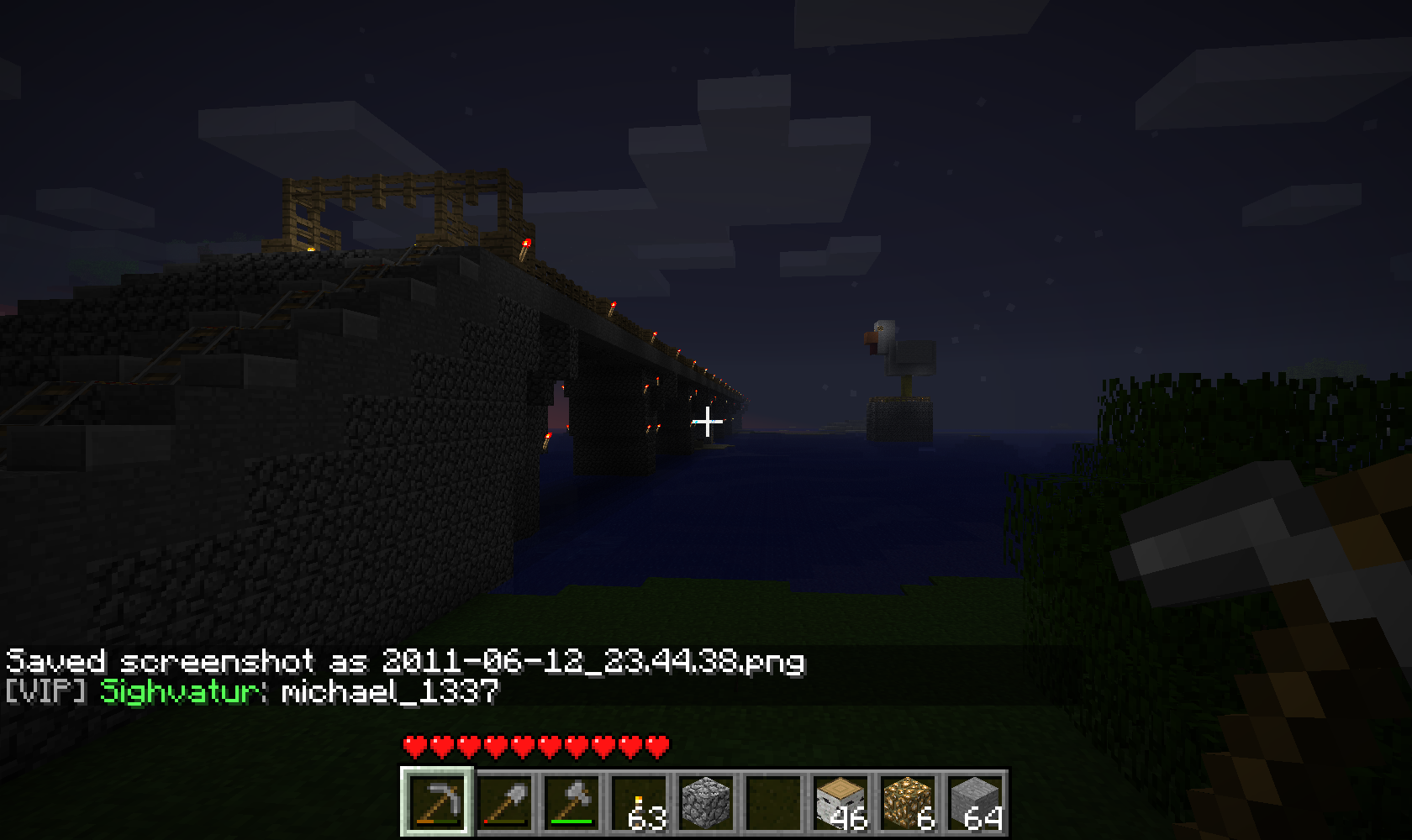
Task: Equip the axe from the hotbar
Action: (572, 801)
